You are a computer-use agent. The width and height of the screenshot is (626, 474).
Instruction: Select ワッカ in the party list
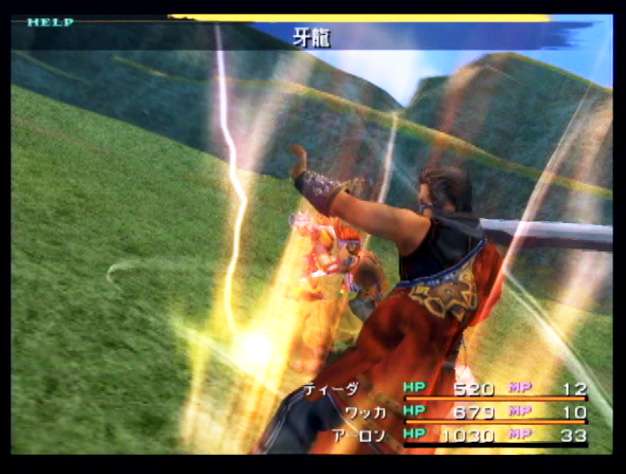point(363,412)
